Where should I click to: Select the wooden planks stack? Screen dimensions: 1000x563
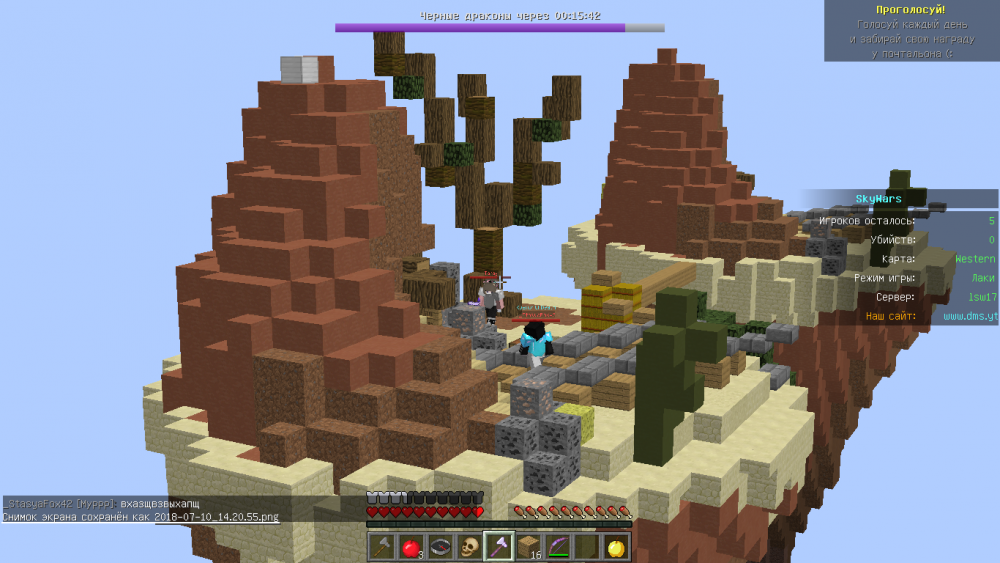(527, 547)
